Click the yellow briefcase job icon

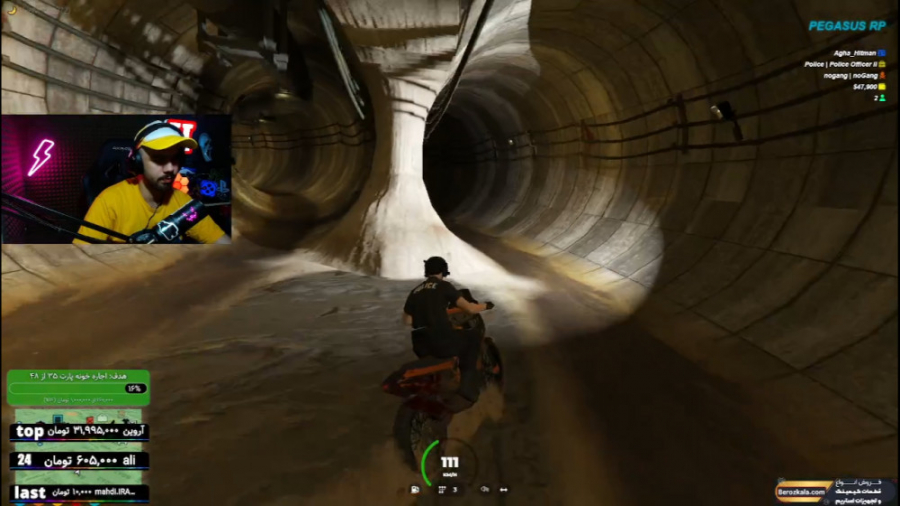(881, 64)
